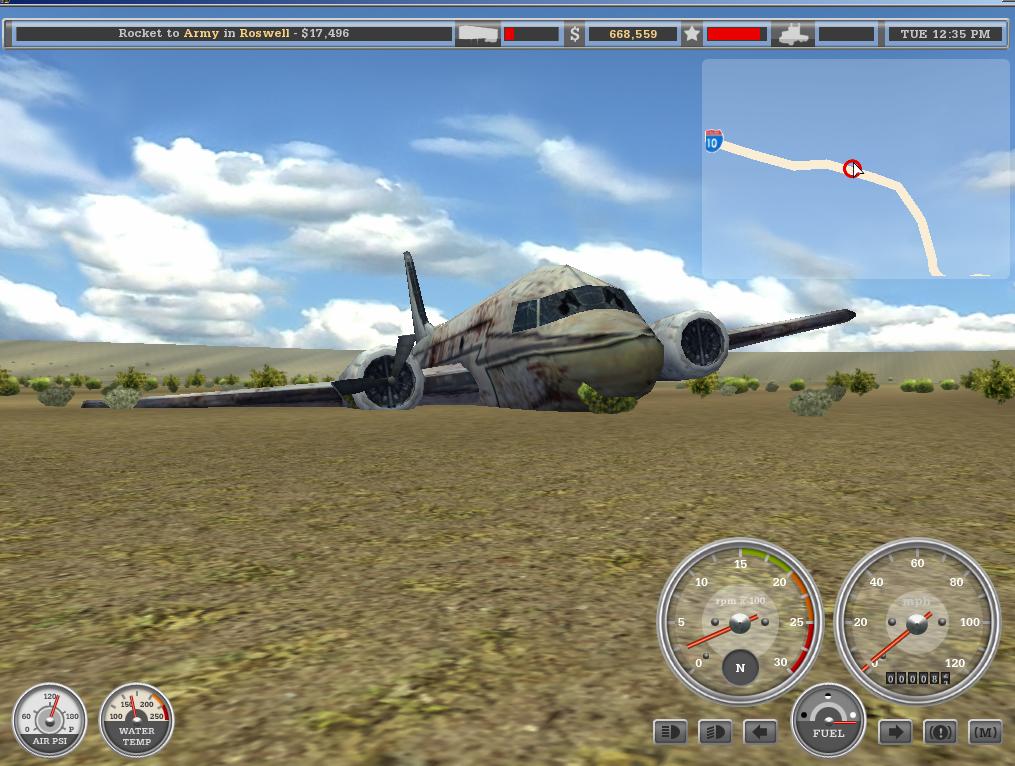The width and height of the screenshot is (1015, 766).
Task: Activate the left turn signal arrow
Action: tap(760, 733)
